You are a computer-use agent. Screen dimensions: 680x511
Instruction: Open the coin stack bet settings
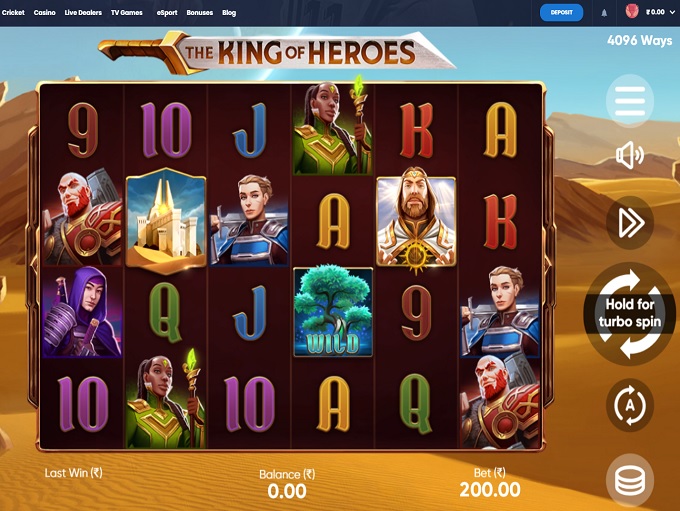[x=630, y=481]
